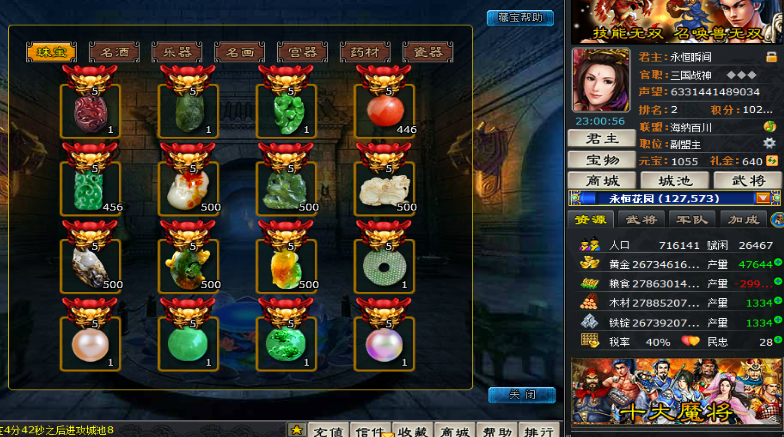This screenshot has height=437, width=784.
Task: Open the 宝物 treasures button
Action: tap(600, 160)
